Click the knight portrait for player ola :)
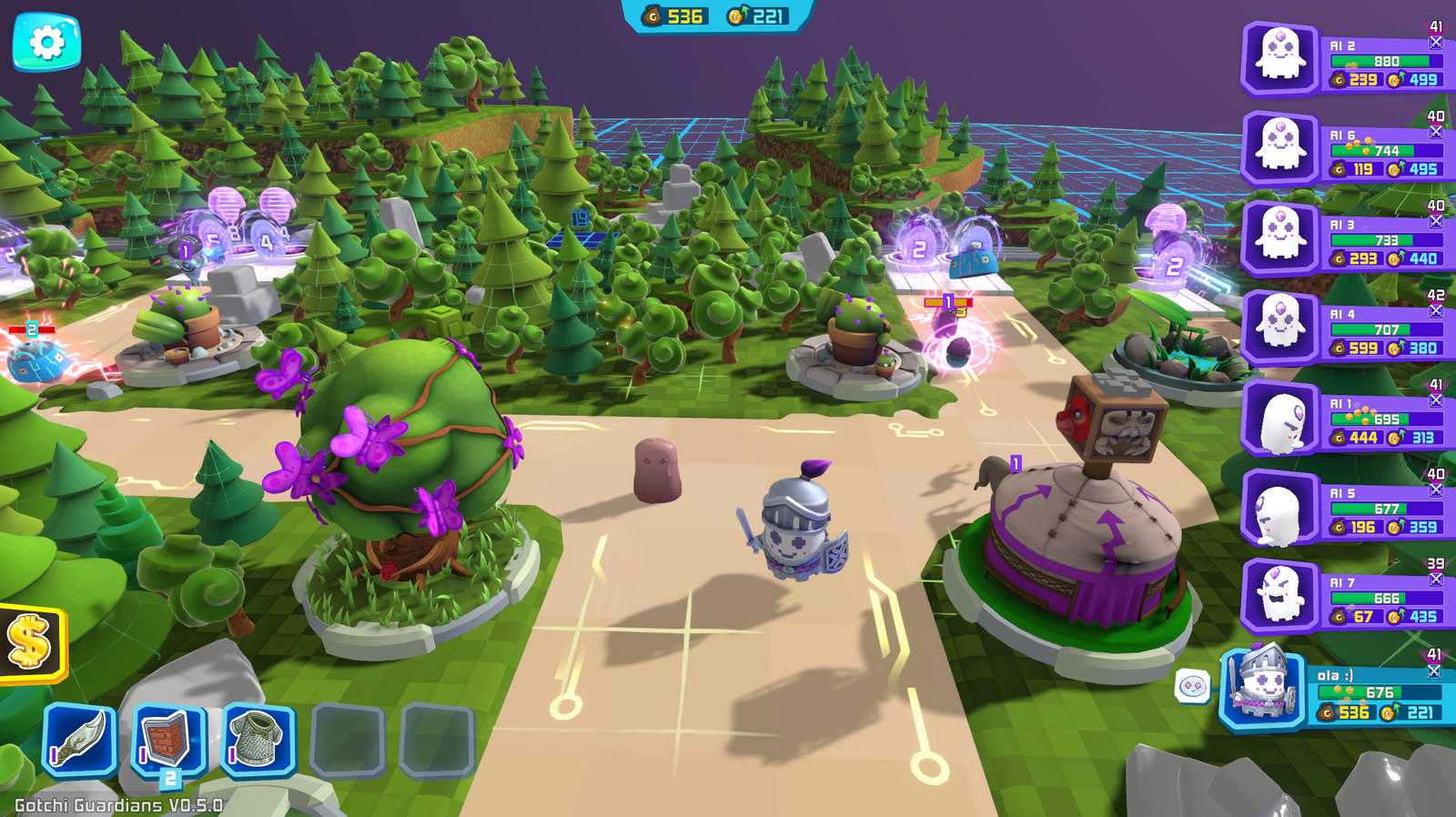 (1264, 690)
